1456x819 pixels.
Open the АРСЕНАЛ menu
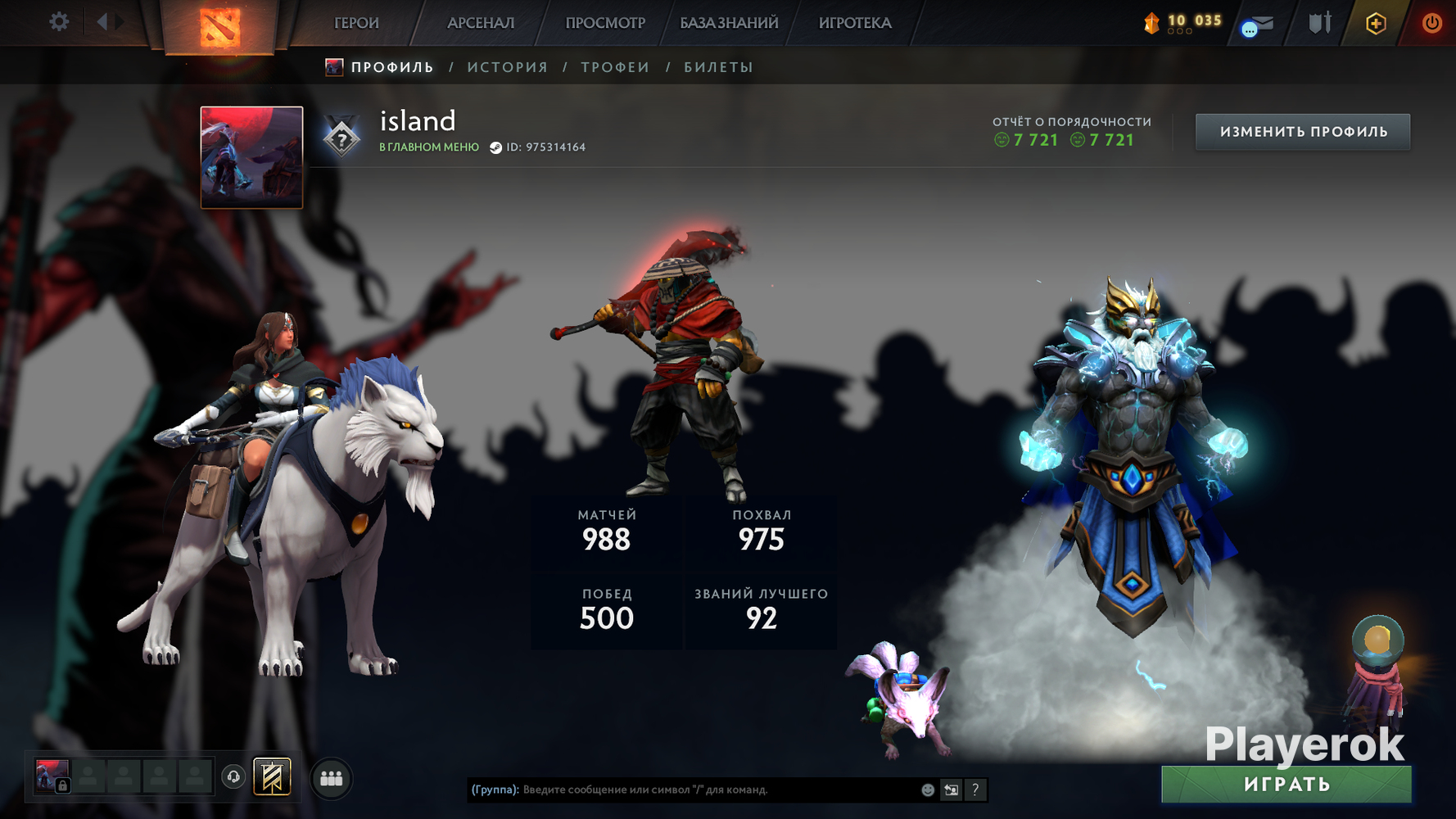(481, 23)
